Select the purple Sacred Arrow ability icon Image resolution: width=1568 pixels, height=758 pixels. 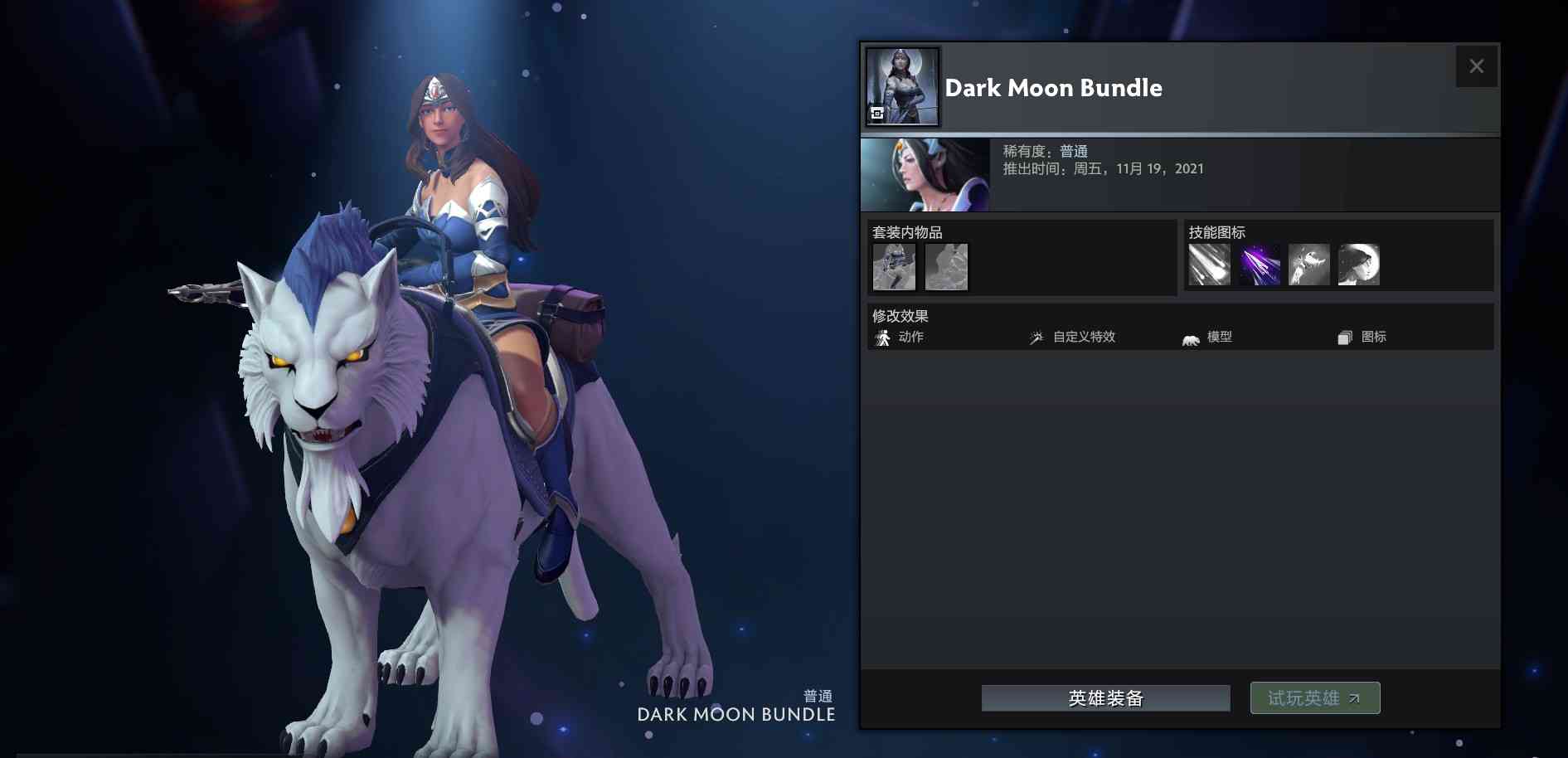[1260, 264]
